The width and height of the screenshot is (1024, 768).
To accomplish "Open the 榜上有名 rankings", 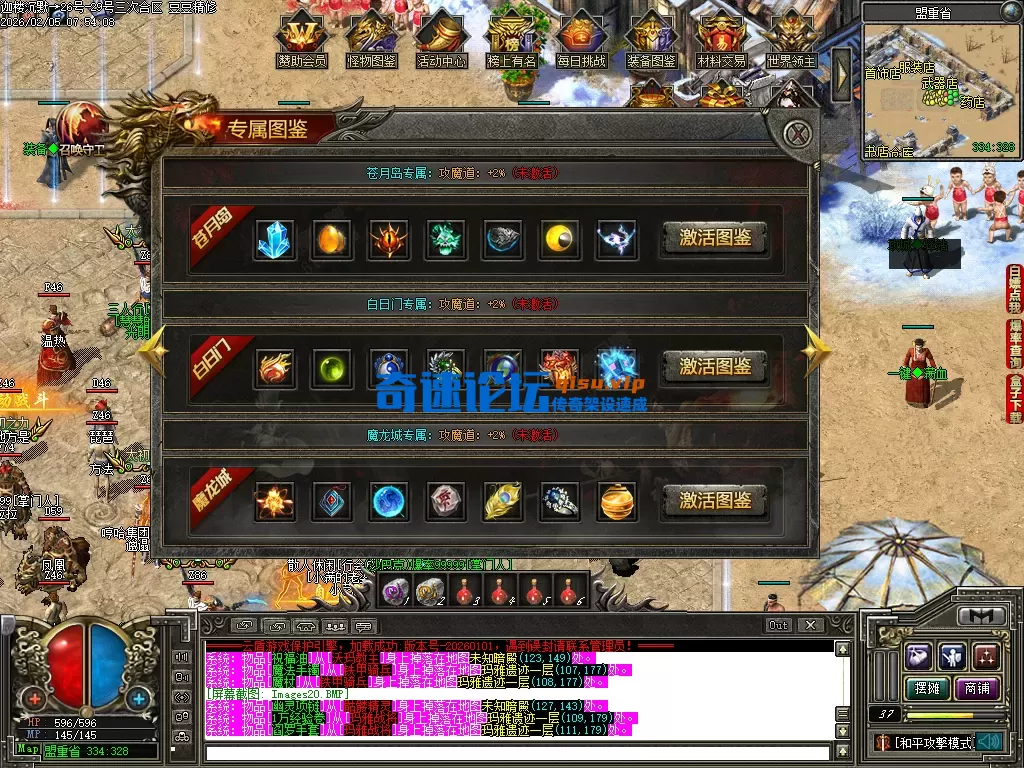I will coord(511,40).
